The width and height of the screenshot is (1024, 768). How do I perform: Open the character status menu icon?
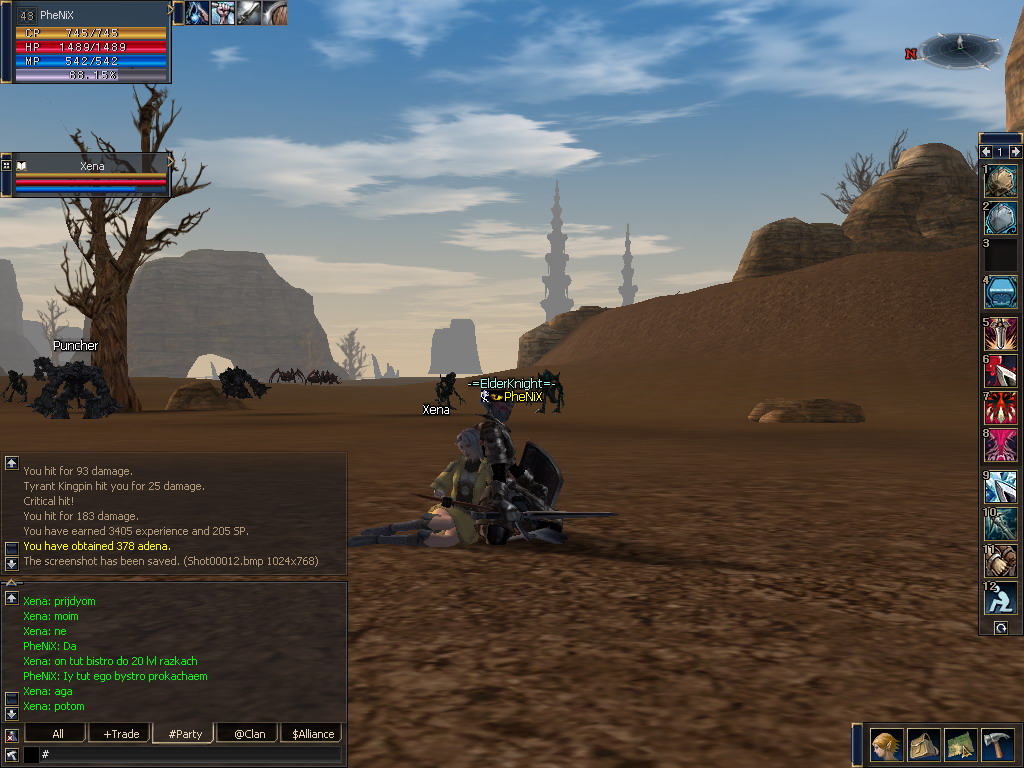[886, 745]
